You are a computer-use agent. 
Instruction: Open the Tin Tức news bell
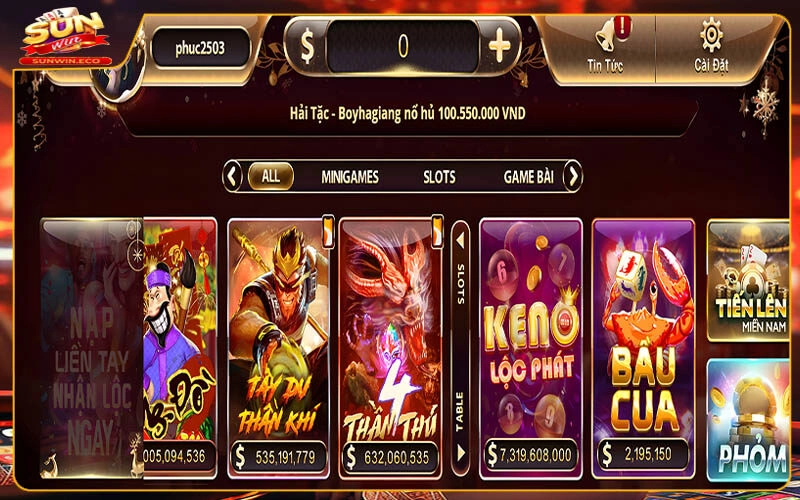coord(606,44)
